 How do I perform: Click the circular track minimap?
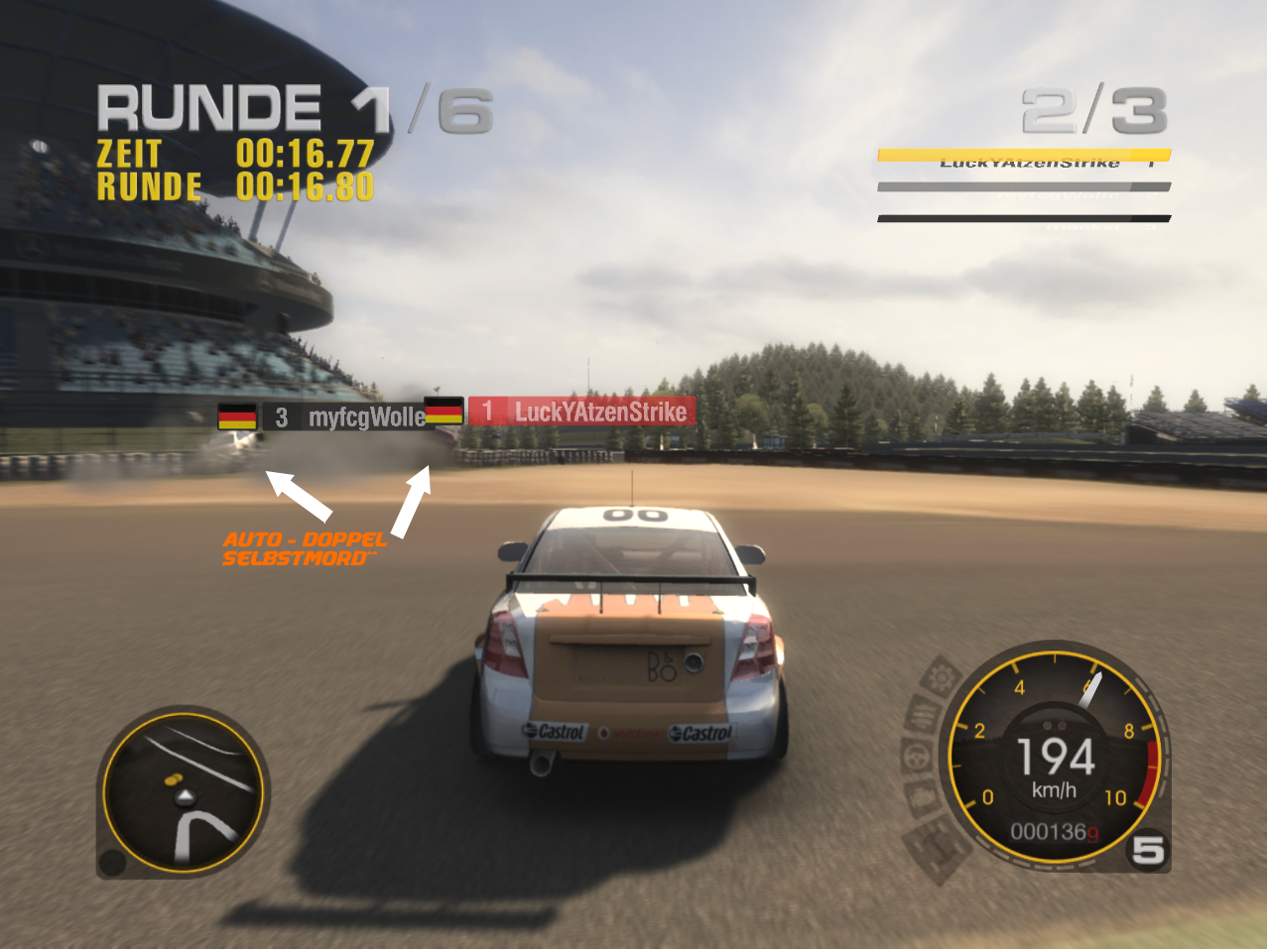point(183,790)
